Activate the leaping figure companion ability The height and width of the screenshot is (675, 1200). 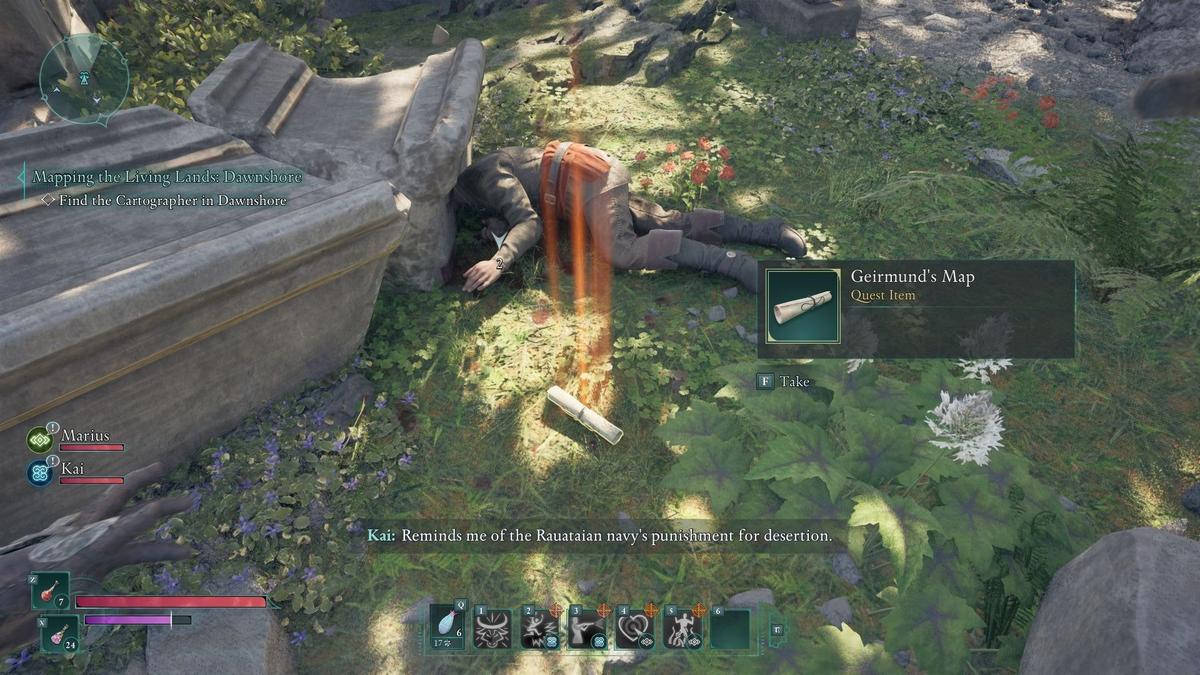(540, 628)
